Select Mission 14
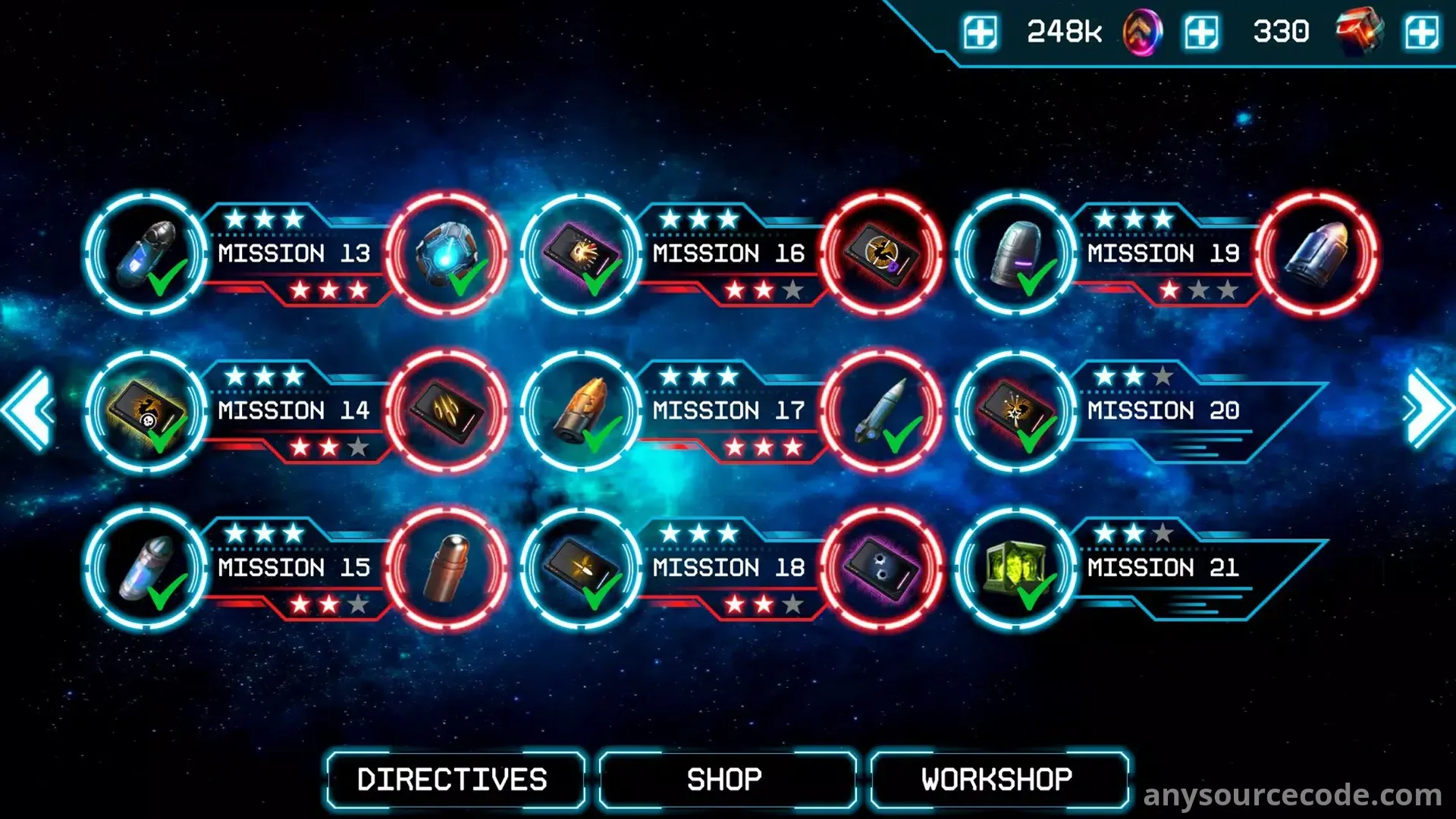 tap(294, 410)
